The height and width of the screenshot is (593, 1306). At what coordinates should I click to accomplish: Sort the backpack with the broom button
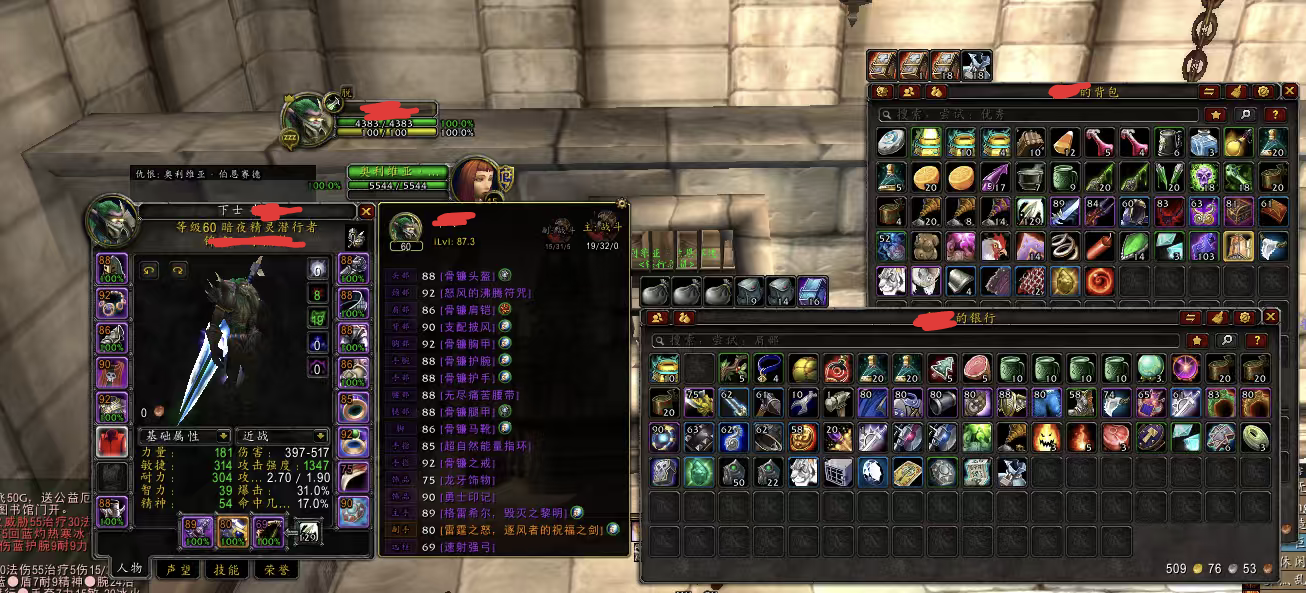pos(1235,91)
